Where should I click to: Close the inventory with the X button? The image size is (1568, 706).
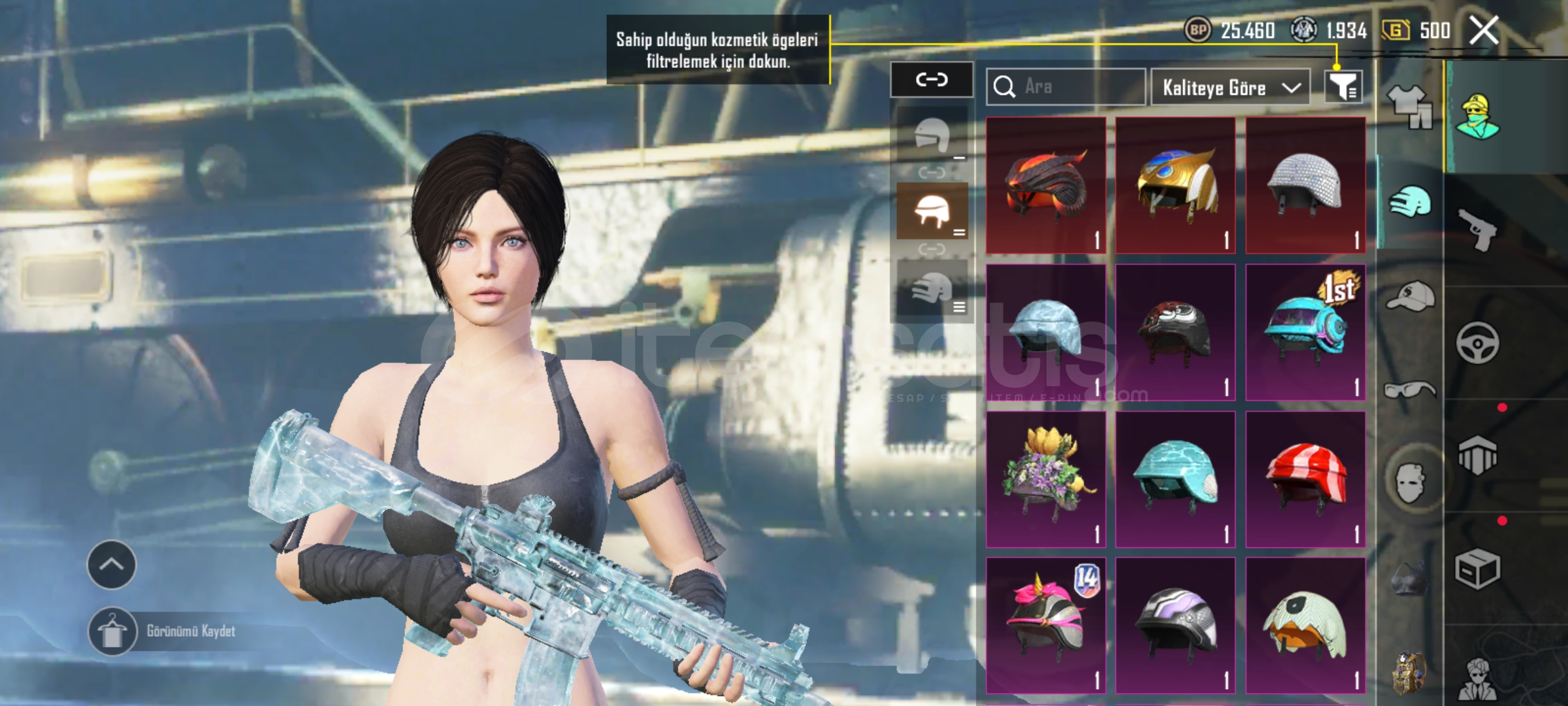pos(1484,30)
